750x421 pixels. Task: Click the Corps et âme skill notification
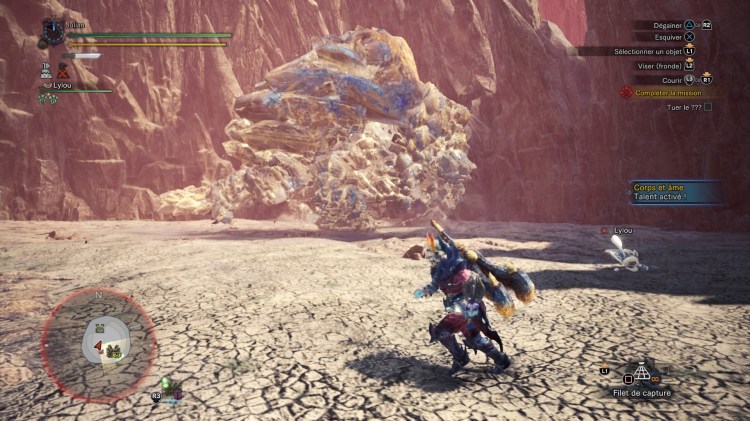(671, 191)
